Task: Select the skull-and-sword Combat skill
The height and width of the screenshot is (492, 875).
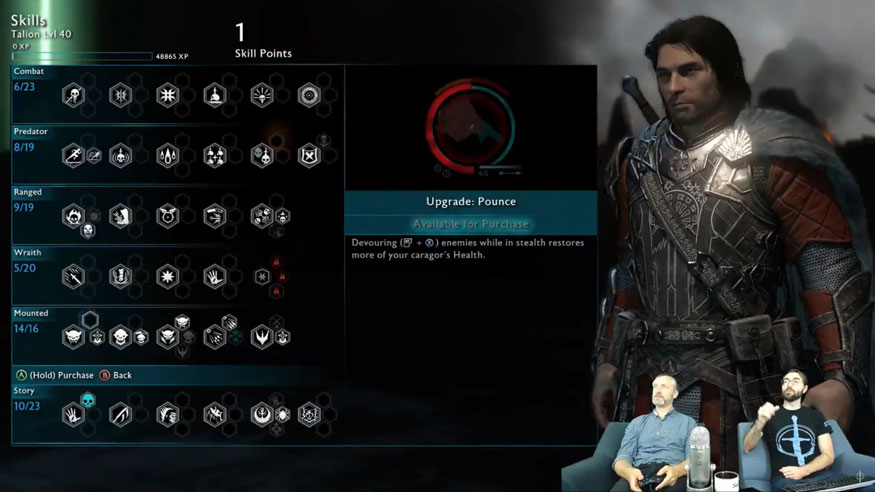Action: click(x=73, y=96)
